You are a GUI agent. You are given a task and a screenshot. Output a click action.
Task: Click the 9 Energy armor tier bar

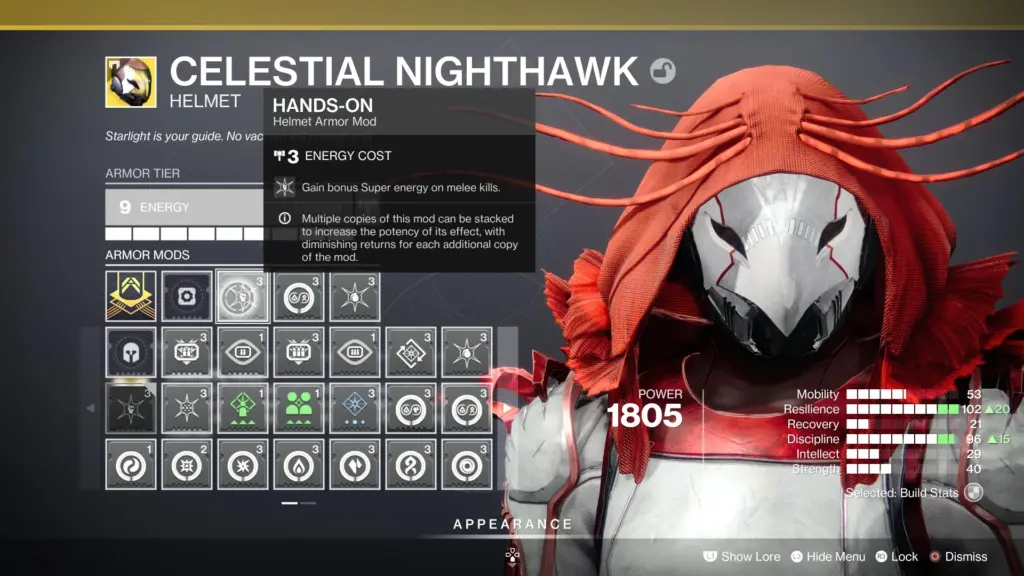click(x=185, y=207)
